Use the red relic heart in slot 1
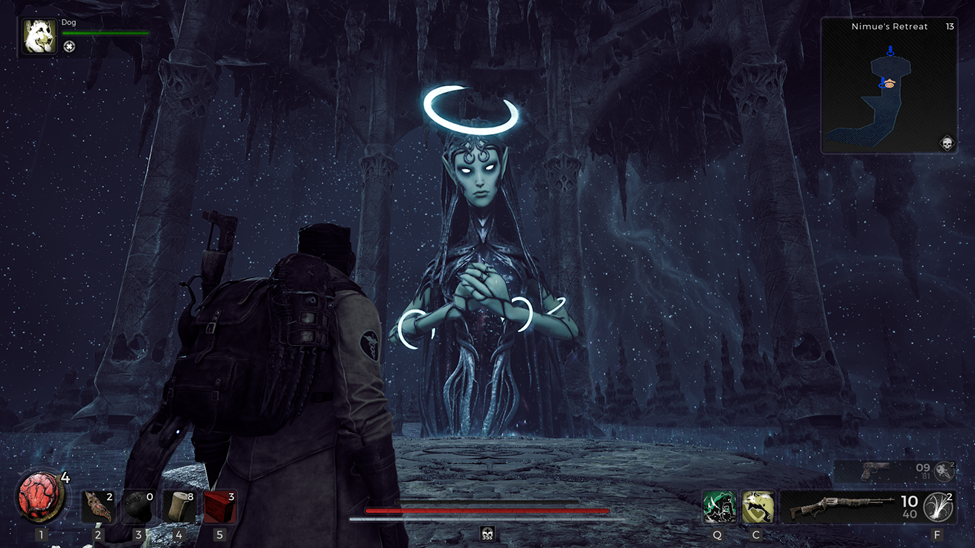 click(38, 498)
